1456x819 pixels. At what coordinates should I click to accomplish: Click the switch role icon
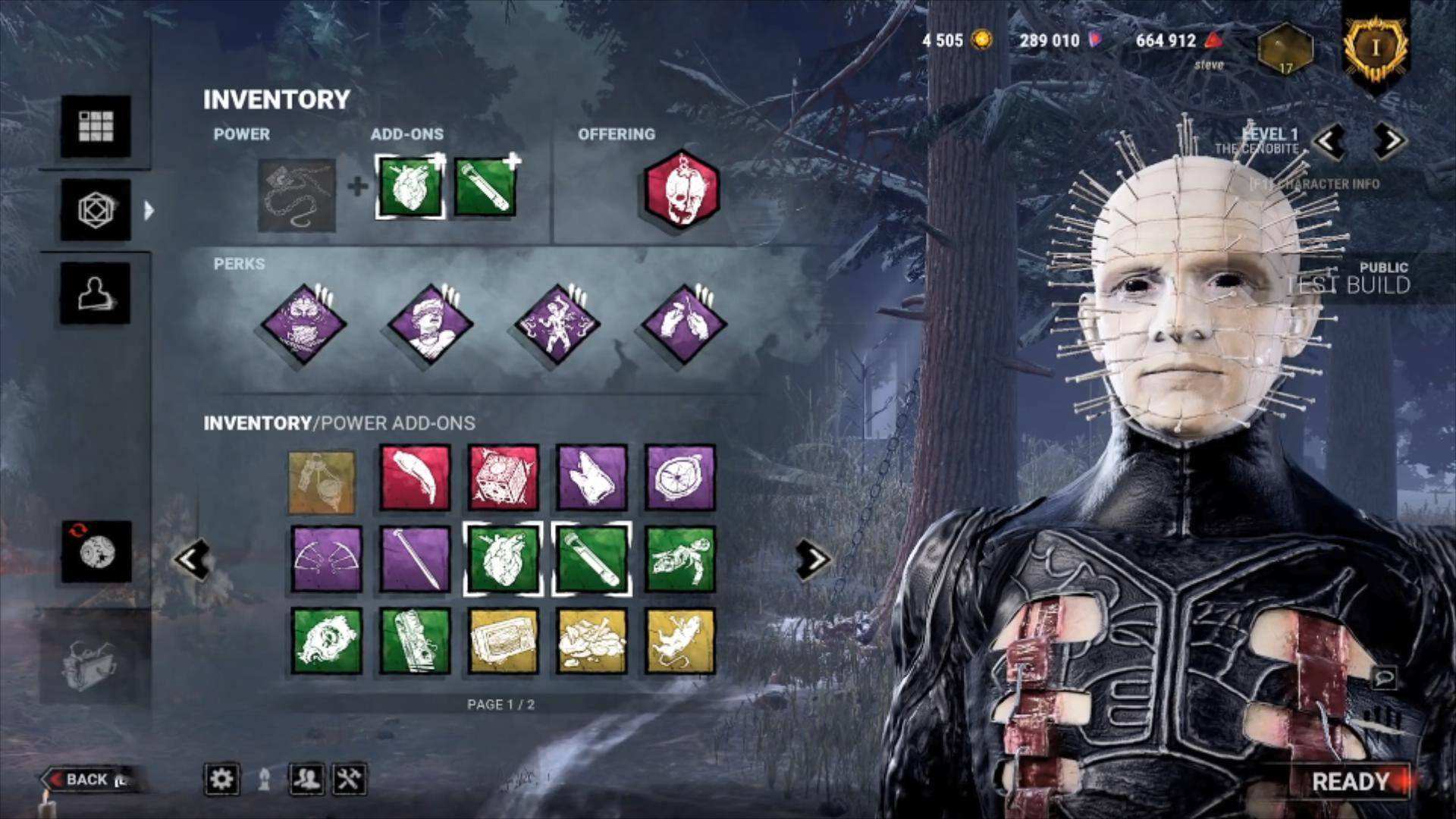(x=96, y=551)
